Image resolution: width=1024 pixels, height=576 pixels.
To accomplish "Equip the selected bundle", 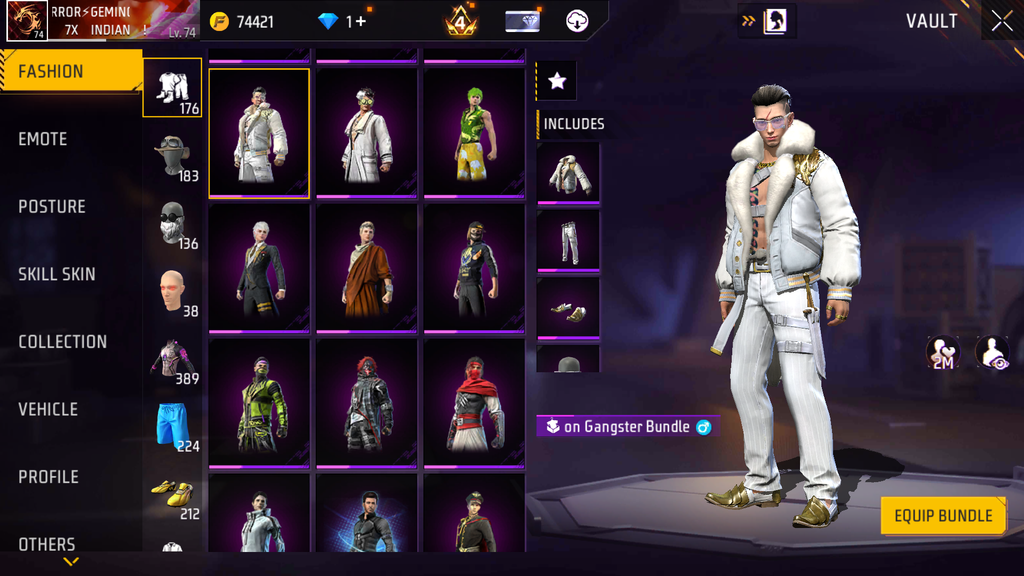I will [x=942, y=516].
